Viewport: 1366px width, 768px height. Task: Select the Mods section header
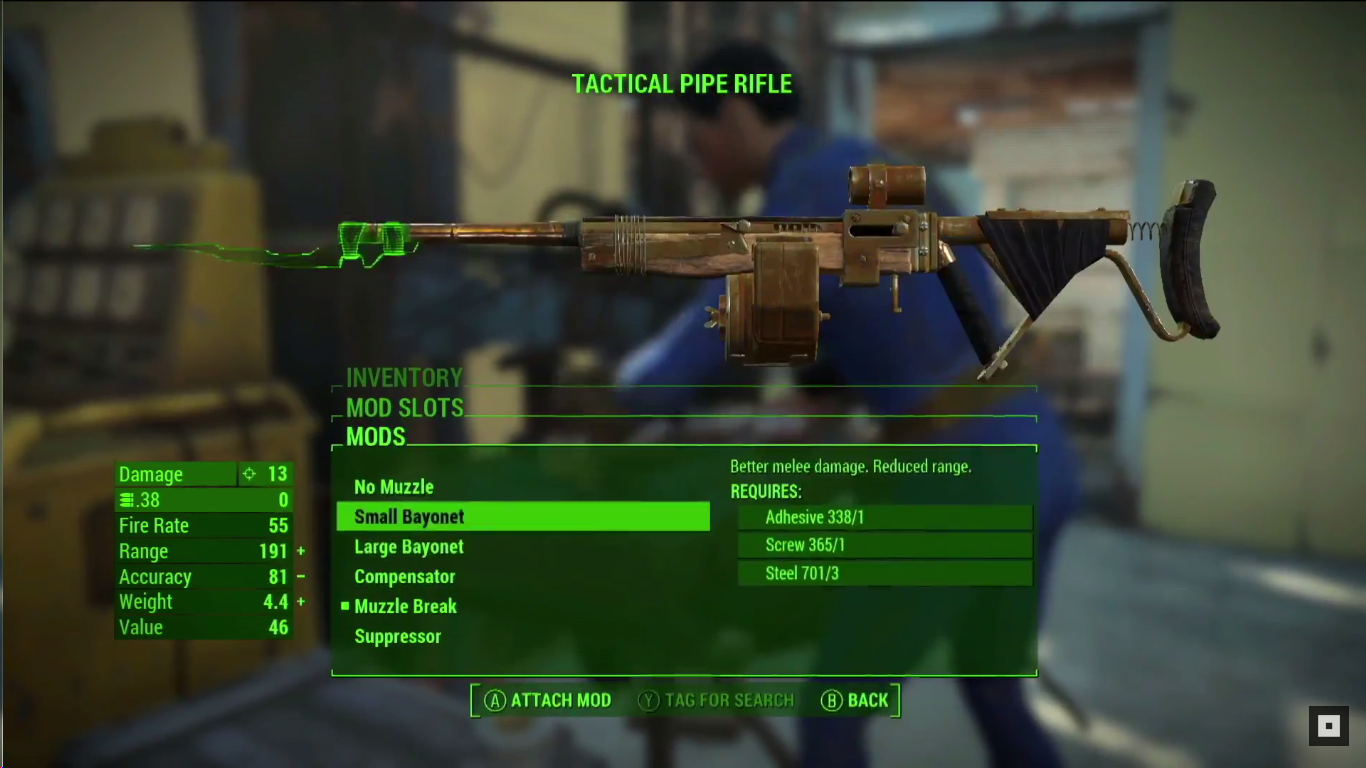click(x=376, y=437)
